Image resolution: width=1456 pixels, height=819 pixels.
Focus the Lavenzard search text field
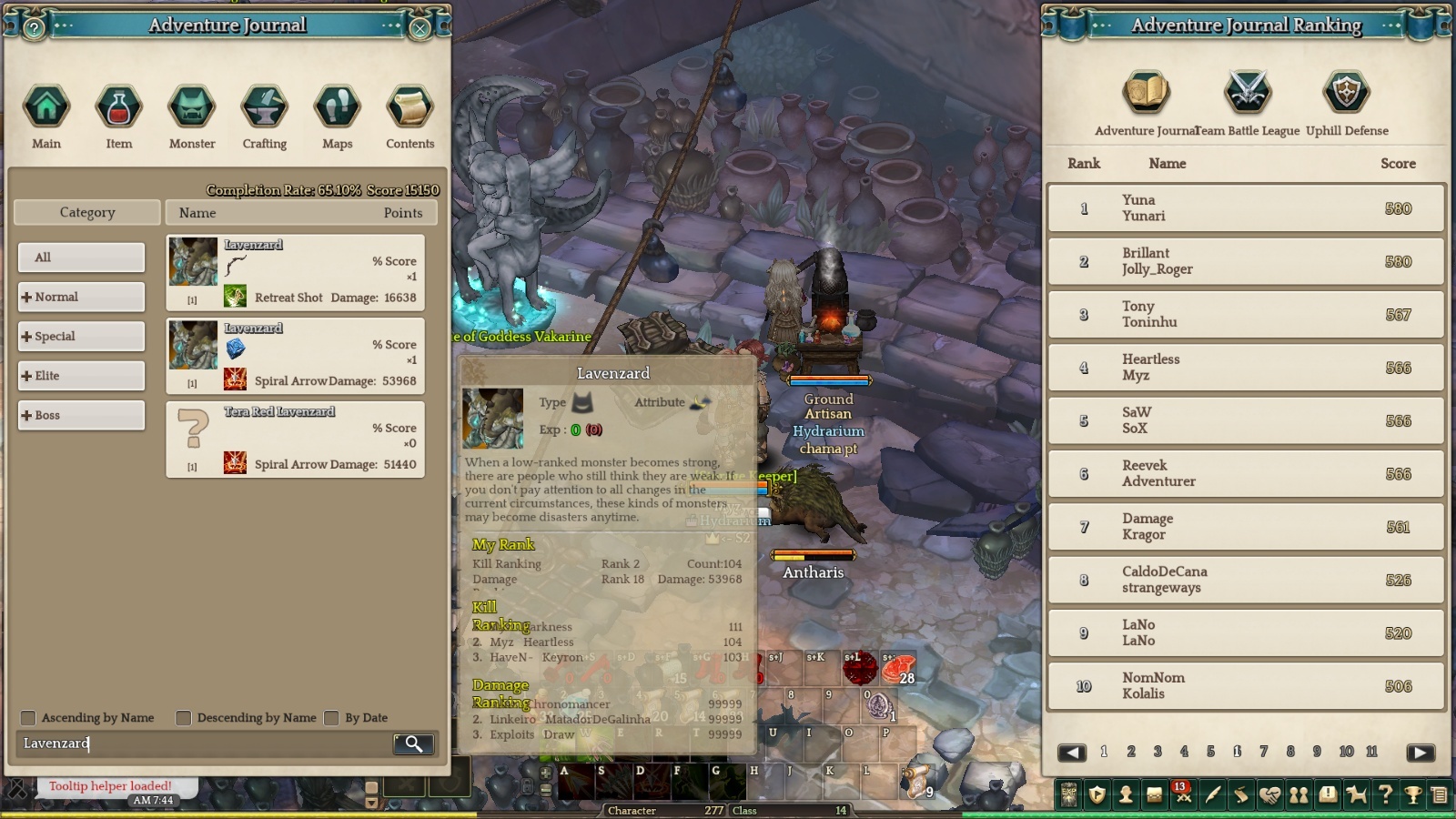click(x=205, y=743)
